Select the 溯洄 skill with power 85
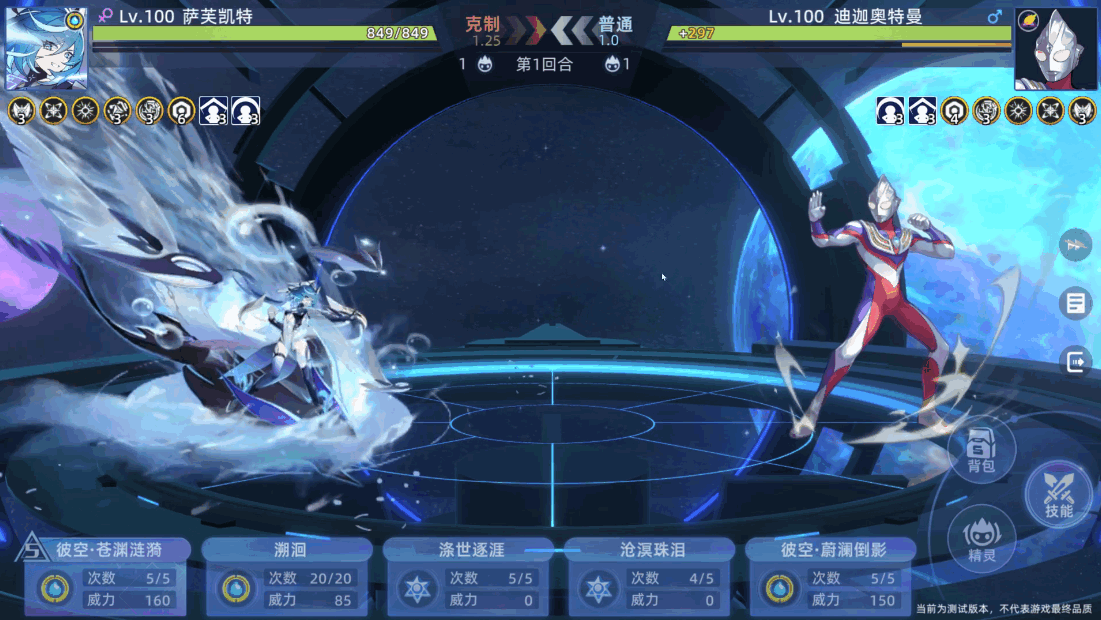 [287, 577]
